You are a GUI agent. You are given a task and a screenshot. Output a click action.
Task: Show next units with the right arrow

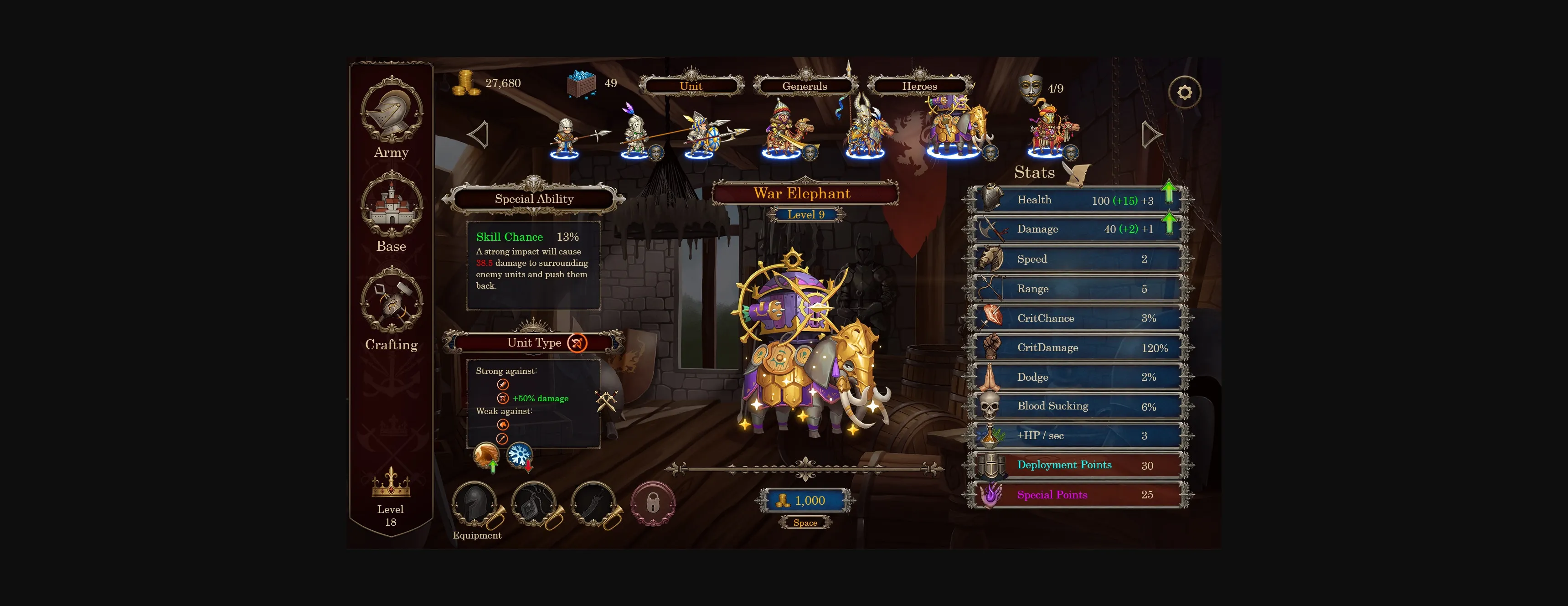click(1150, 135)
